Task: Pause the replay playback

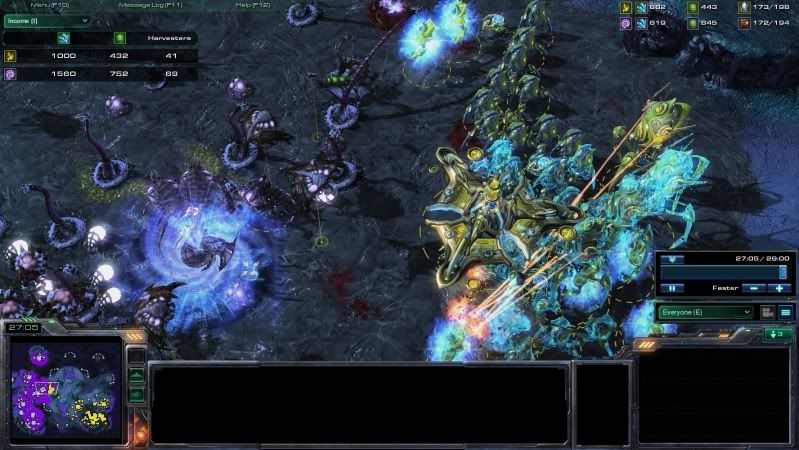Action: tap(672, 288)
